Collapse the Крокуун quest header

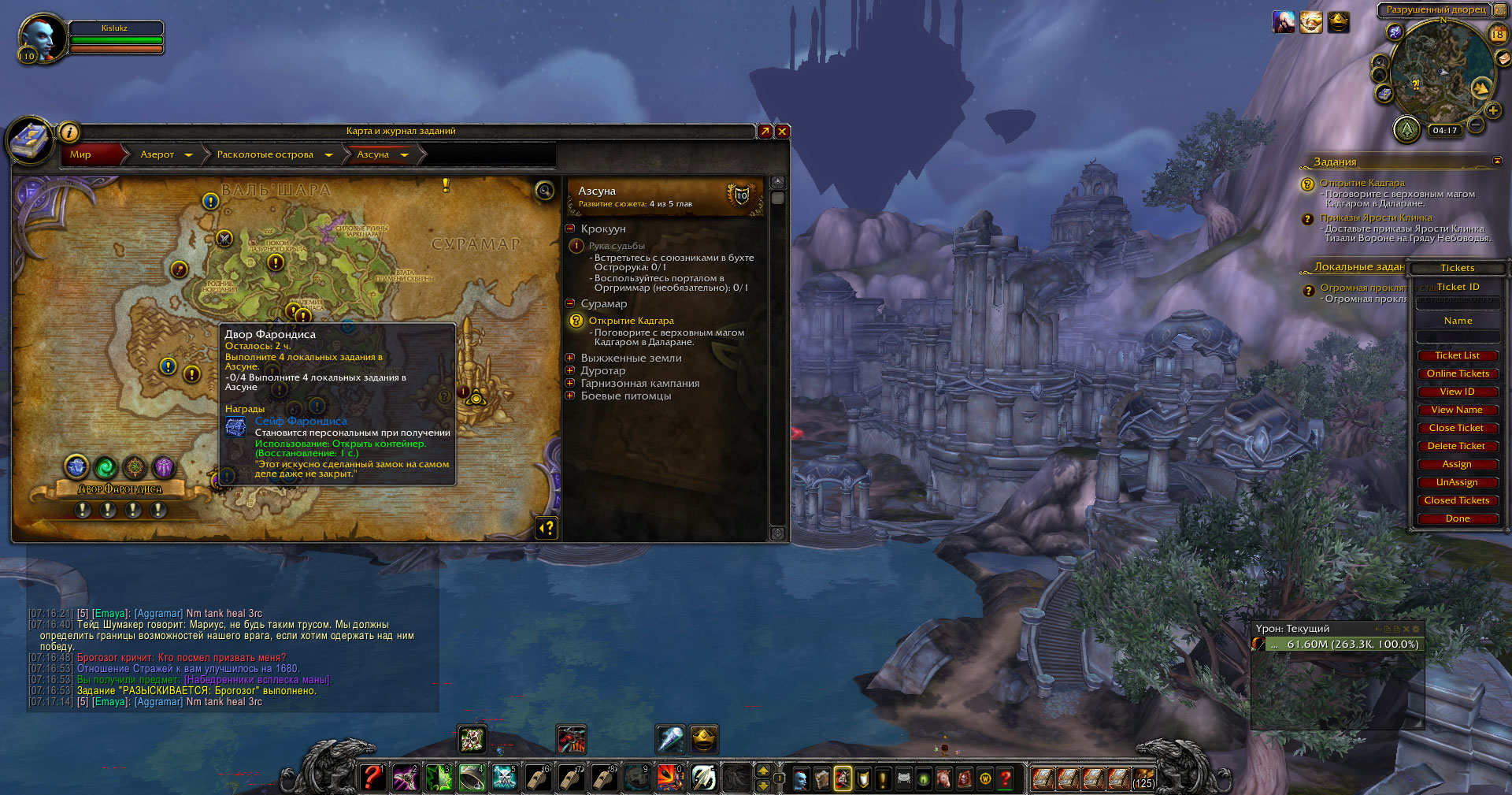tap(570, 228)
